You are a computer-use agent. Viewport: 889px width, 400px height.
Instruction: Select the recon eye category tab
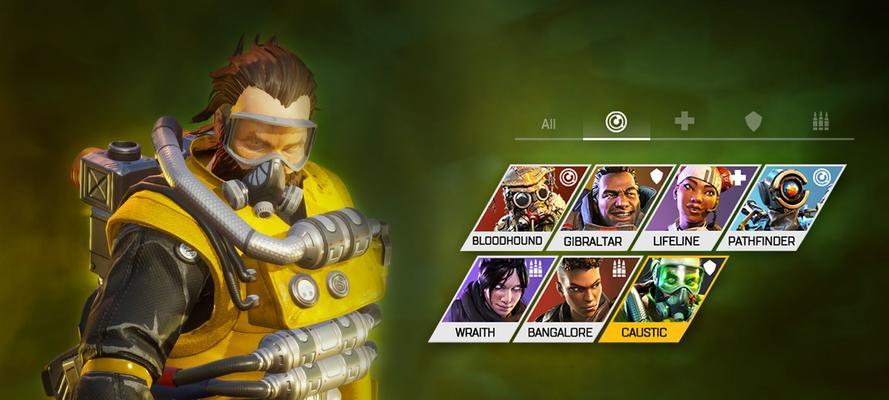coord(617,122)
